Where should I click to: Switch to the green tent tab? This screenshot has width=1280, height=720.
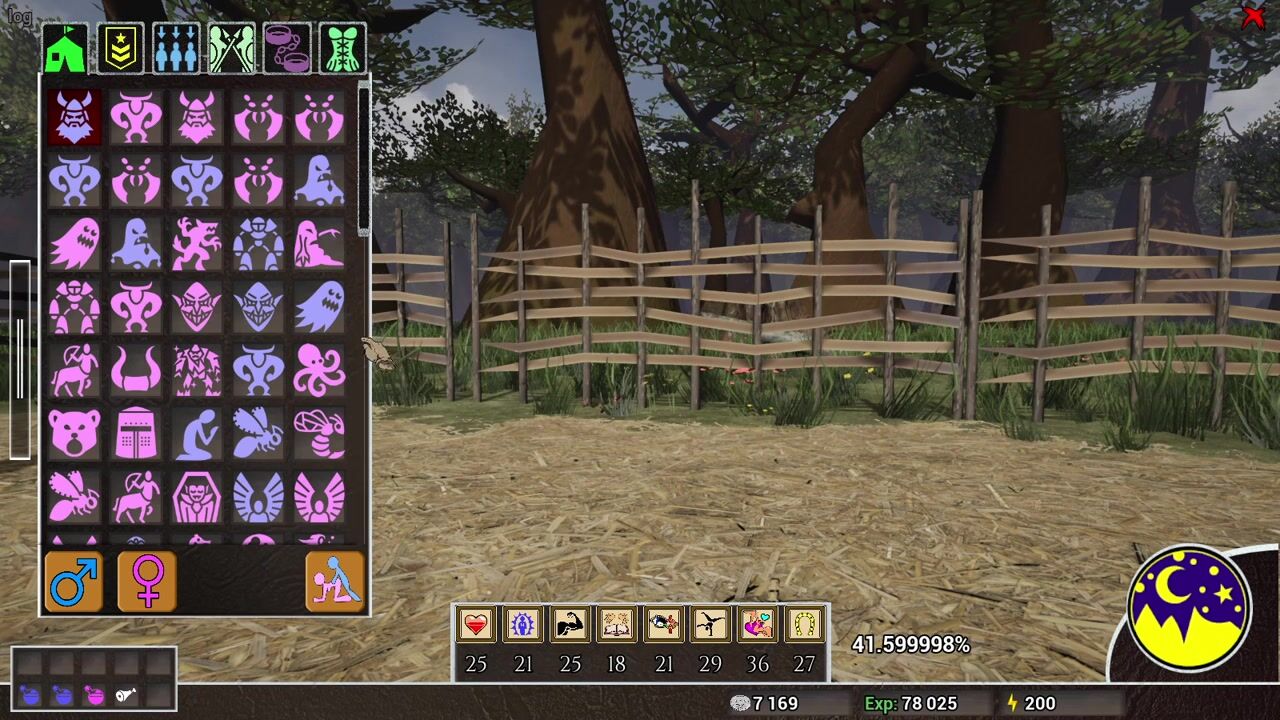tap(65, 49)
